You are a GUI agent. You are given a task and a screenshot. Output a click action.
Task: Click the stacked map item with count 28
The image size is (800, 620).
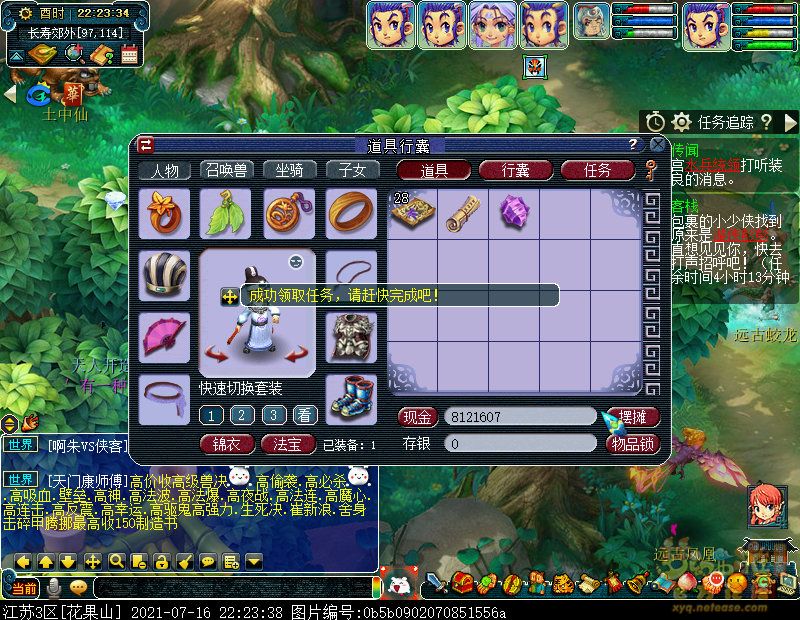click(411, 213)
